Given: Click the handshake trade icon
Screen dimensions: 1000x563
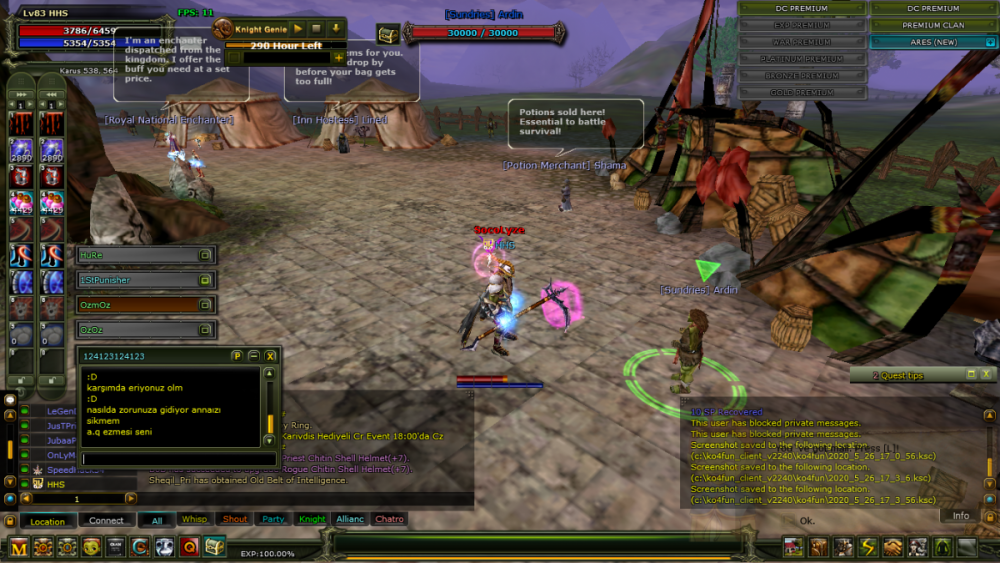Looking at the screenshot, I should pos(892,547).
